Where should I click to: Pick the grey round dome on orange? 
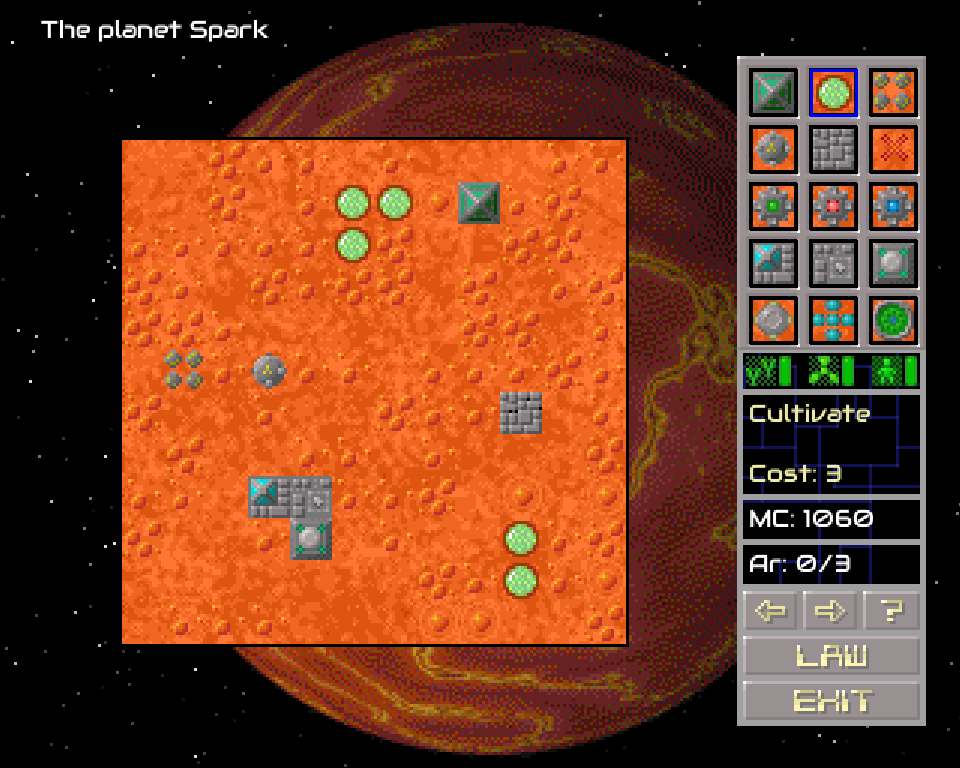(774, 321)
